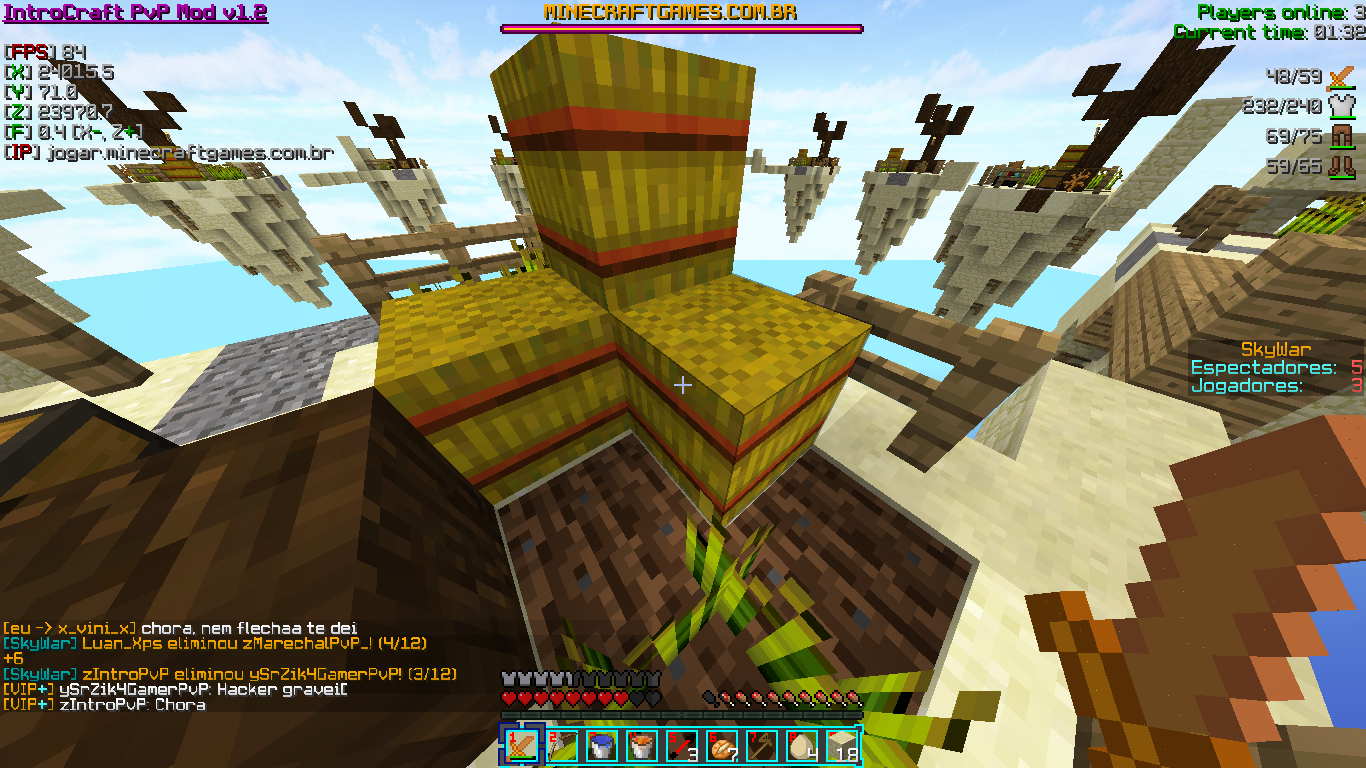The image size is (1366, 768).
Task: Click the iron chestplate durability icon
Action: point(1340,106)
